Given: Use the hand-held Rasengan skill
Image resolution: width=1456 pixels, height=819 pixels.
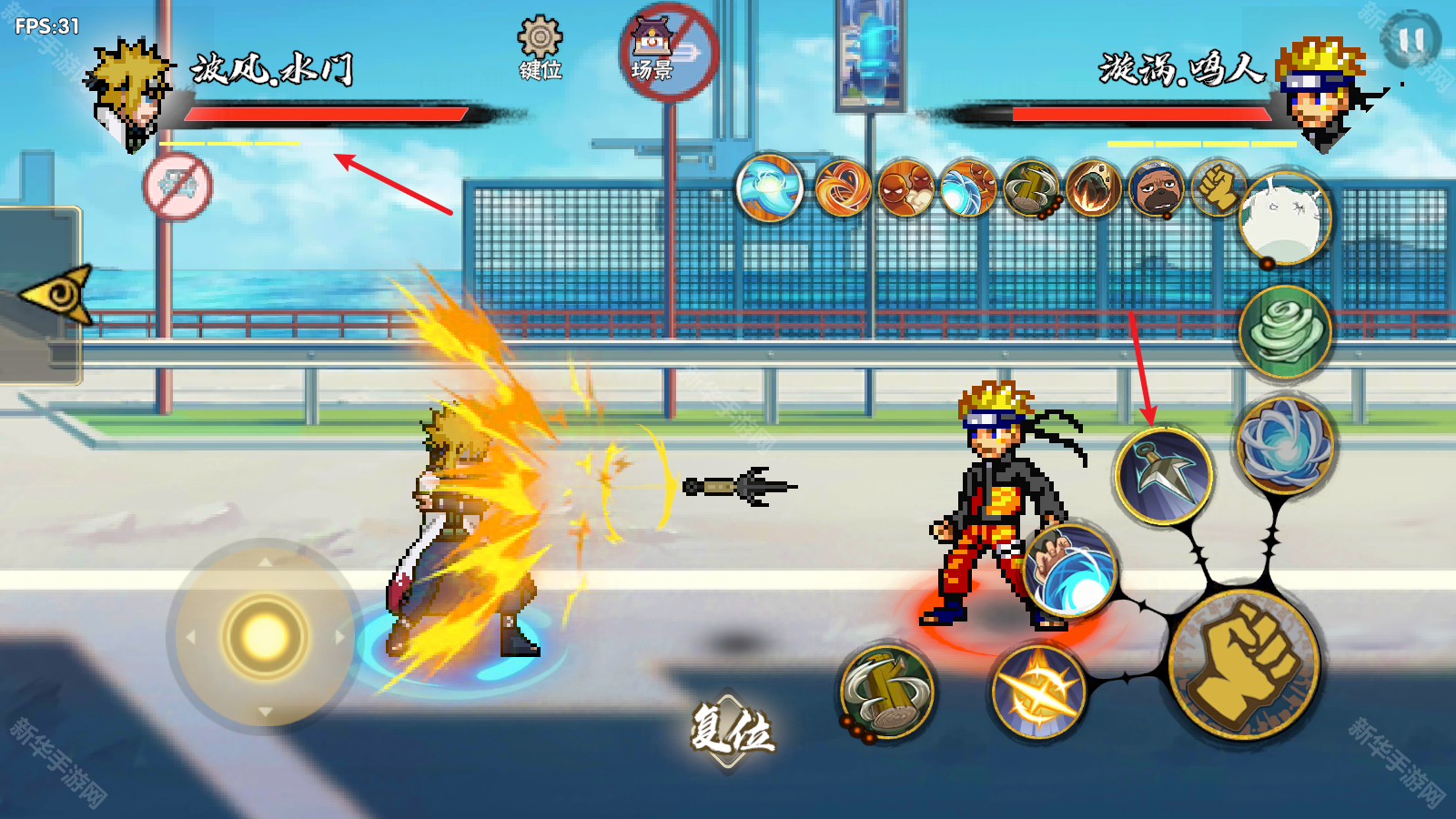Looking at the screenshot, I should pos(1070,571).
